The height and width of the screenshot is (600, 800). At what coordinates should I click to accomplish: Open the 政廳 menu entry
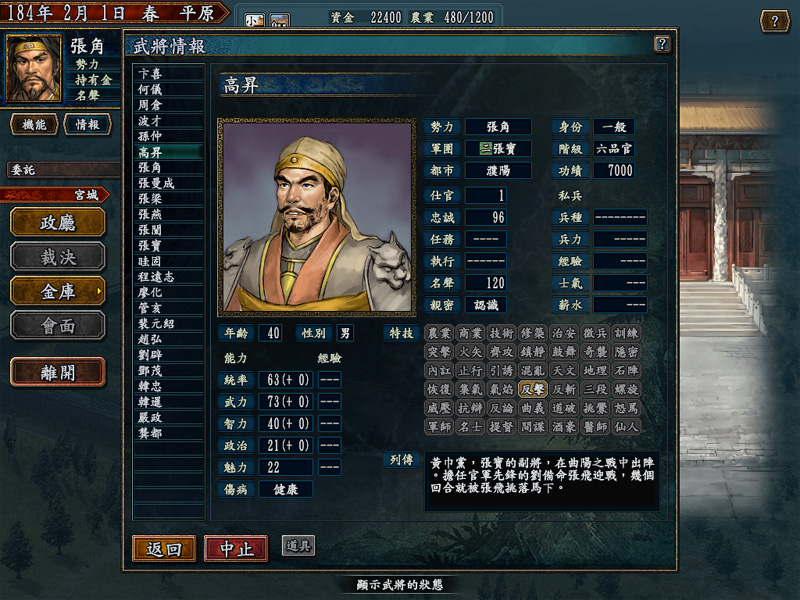pos(58,222)
